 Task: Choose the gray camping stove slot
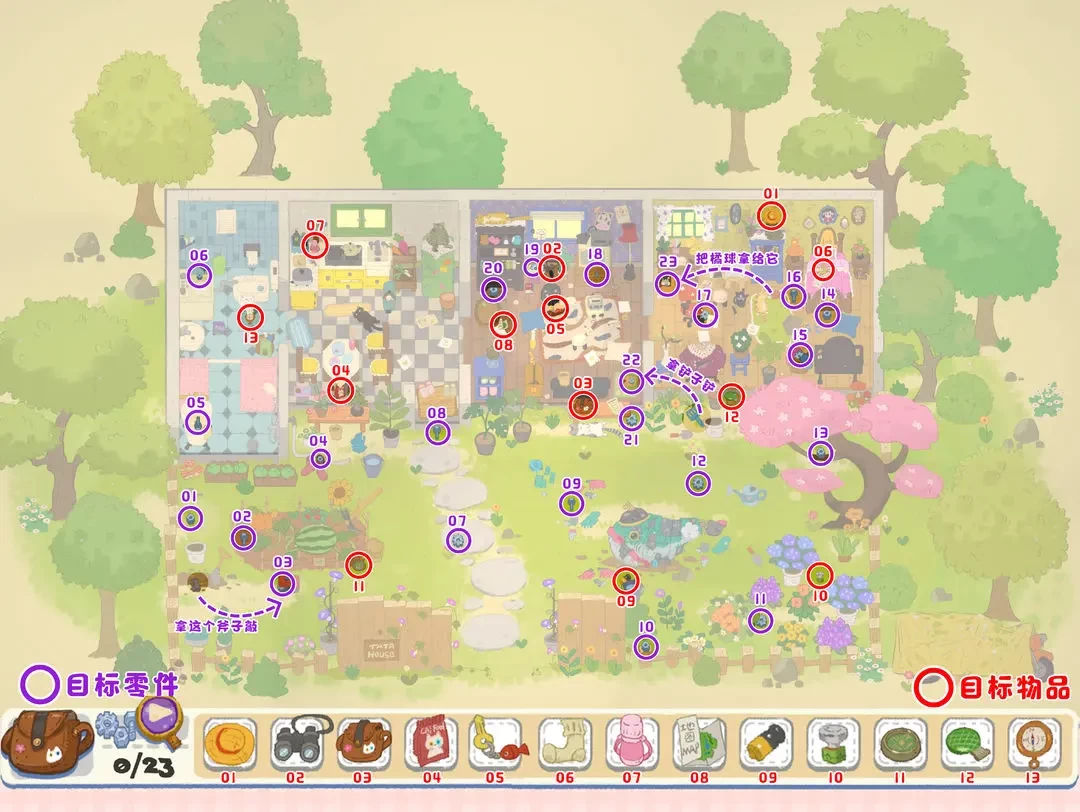(x=834, y=744)
